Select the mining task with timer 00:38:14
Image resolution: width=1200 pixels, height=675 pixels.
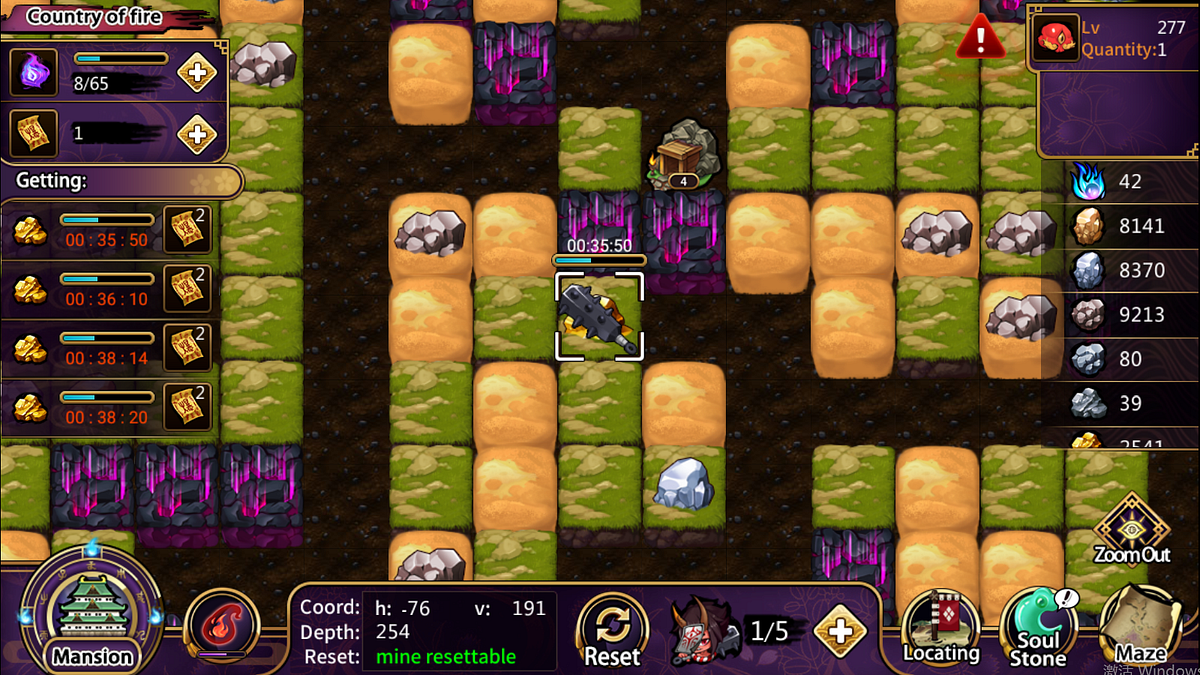(110, 347)
